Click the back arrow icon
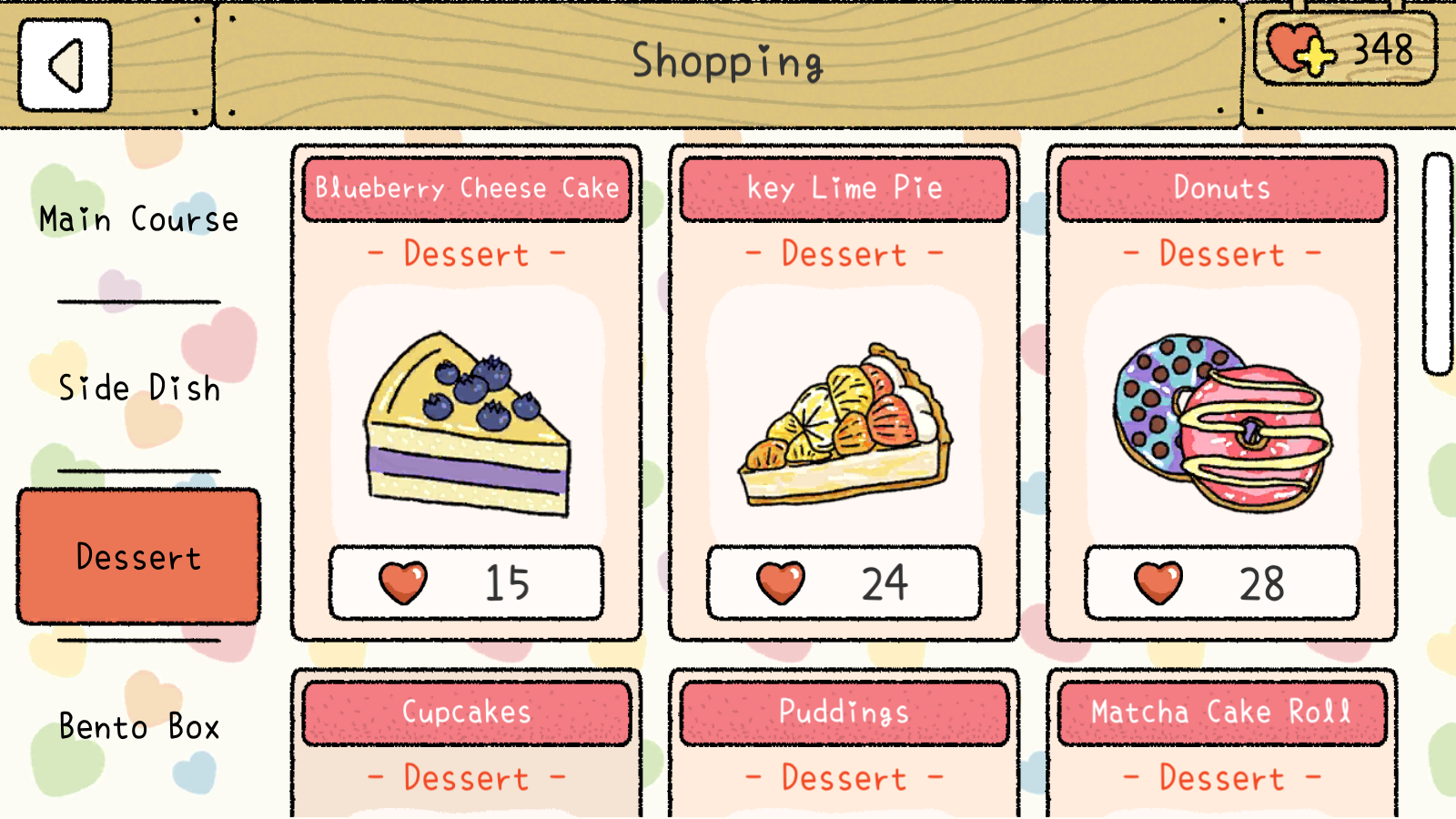 tap(64, 66)
